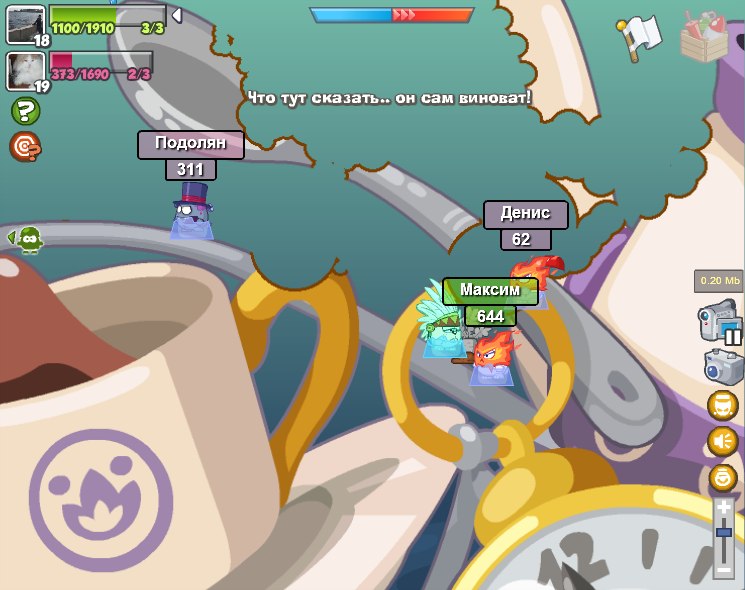Click the blue zoom slider handle
The height and width of the screenshot is (590, 745).
point(723,534)
